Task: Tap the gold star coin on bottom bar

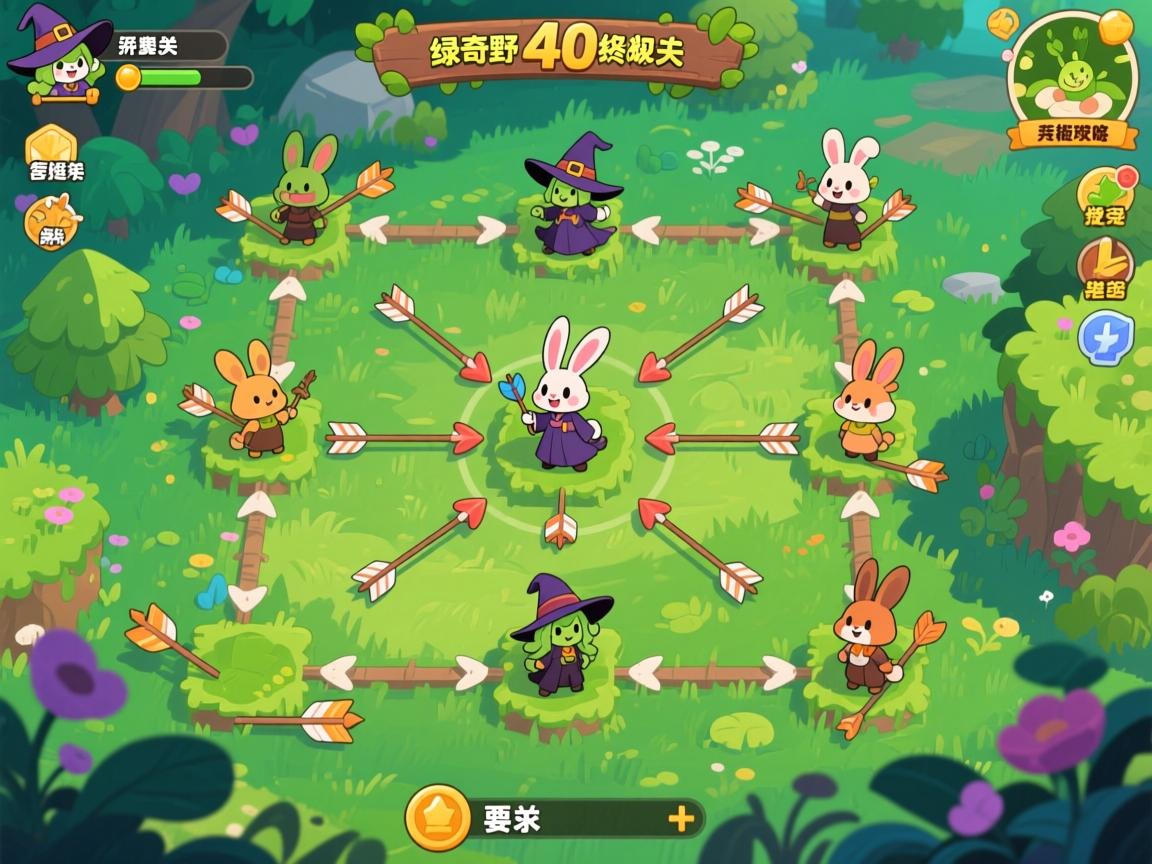Action: 438,818
